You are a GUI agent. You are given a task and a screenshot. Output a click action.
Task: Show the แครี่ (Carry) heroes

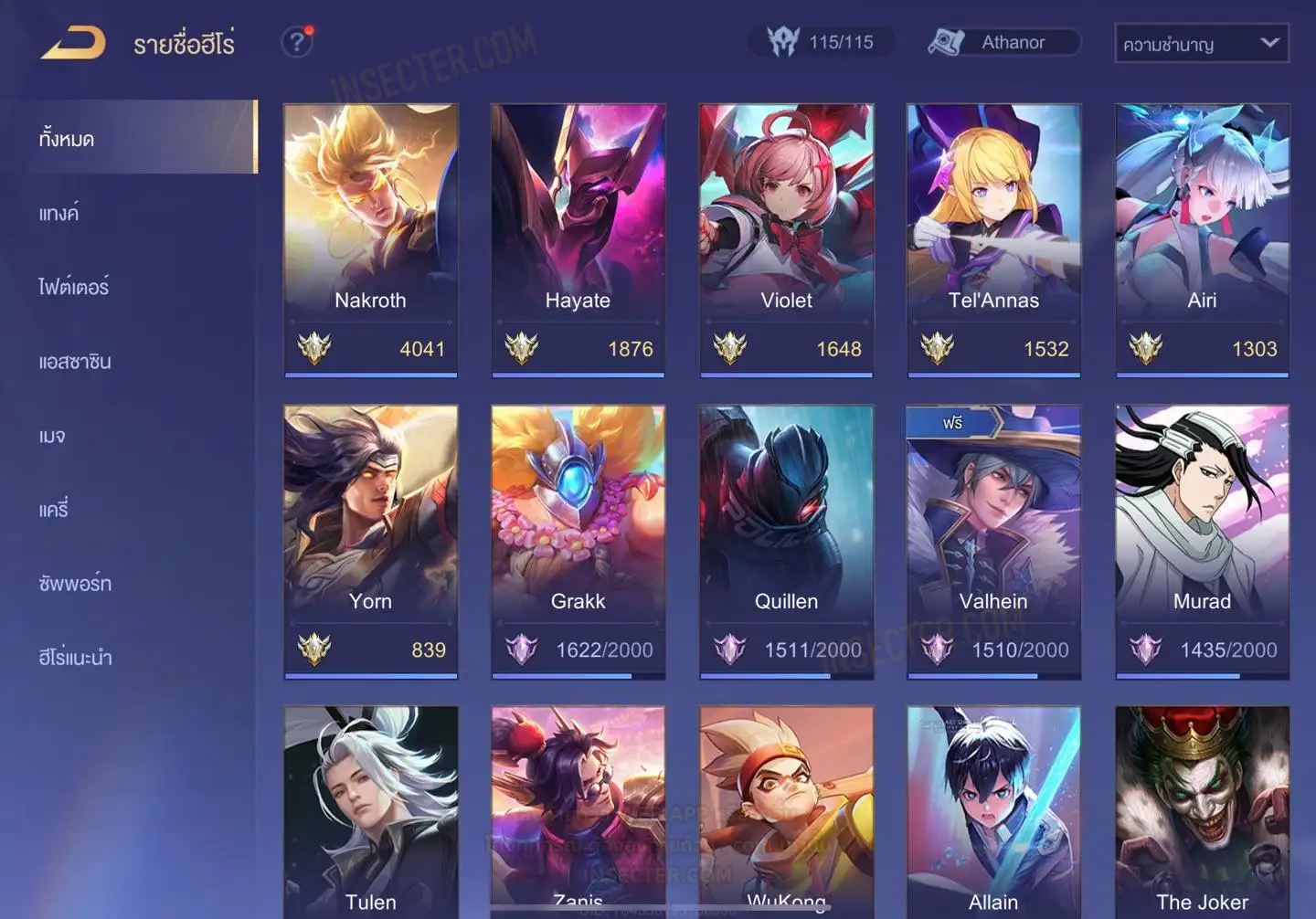tap(54, 509)
